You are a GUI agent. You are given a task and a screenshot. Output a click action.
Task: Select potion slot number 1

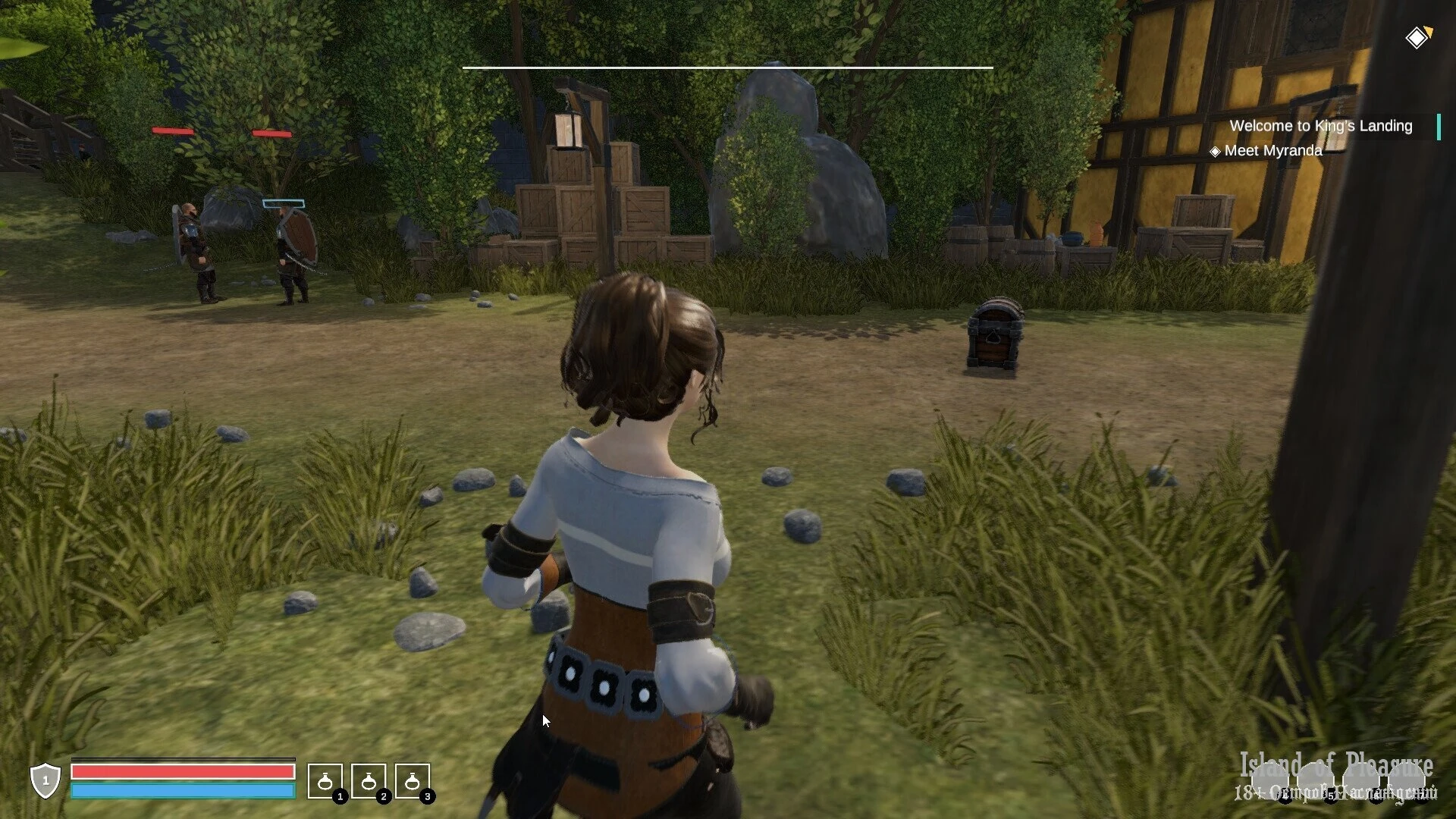coord(325,781)
